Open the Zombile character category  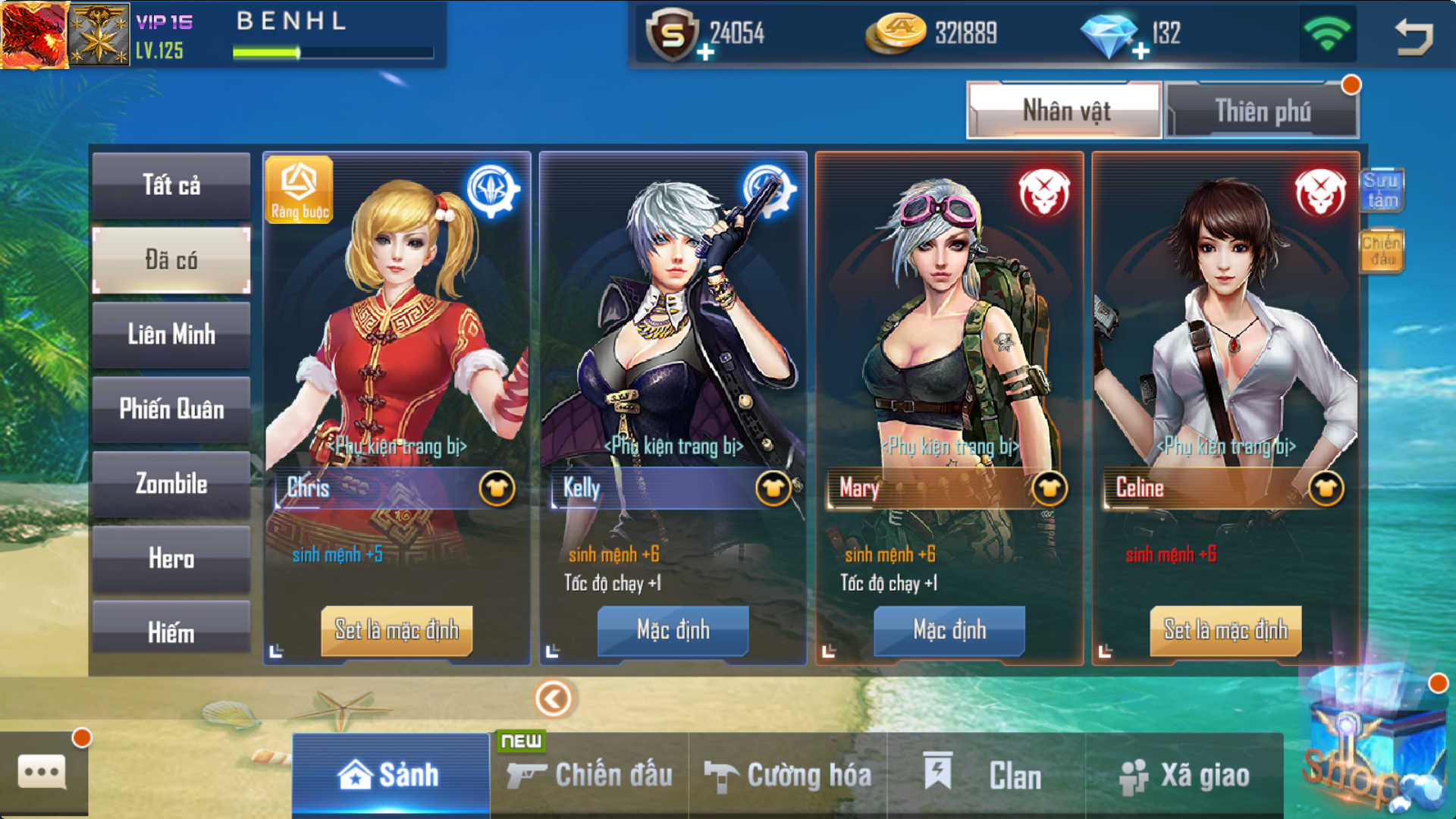[x=171, y=484]
